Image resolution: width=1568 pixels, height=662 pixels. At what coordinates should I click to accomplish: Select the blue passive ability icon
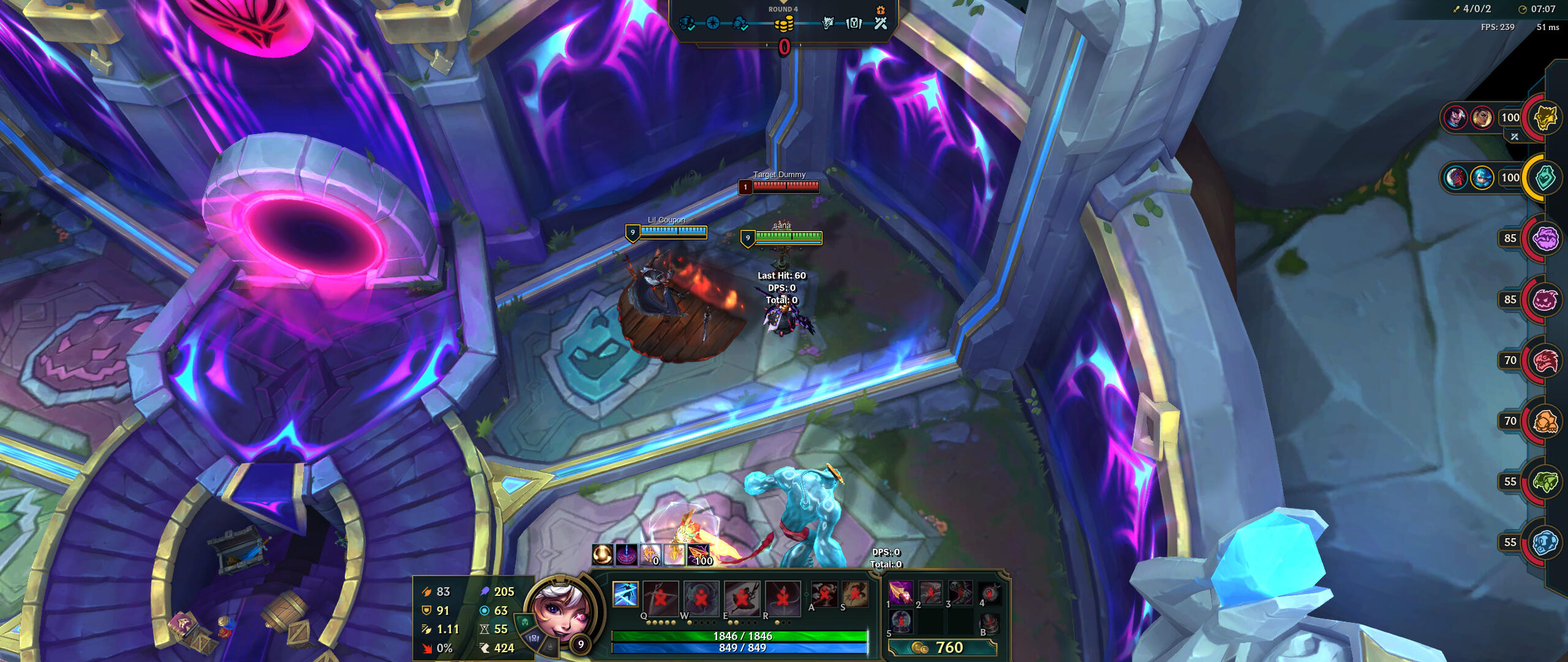pos(625,594)
